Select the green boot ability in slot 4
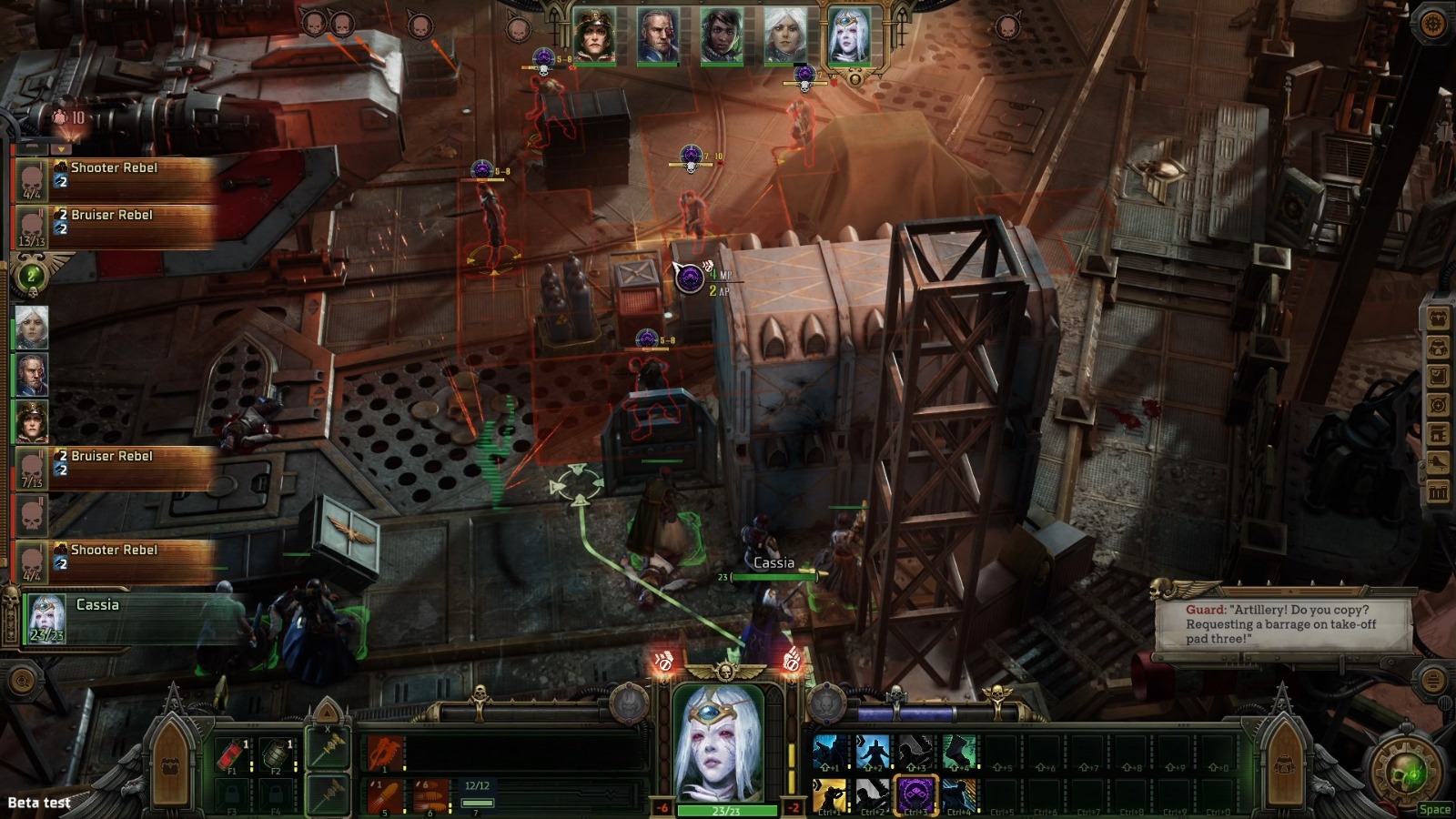The height and width of the screenshot is (819, 1456). click(958, 751)
